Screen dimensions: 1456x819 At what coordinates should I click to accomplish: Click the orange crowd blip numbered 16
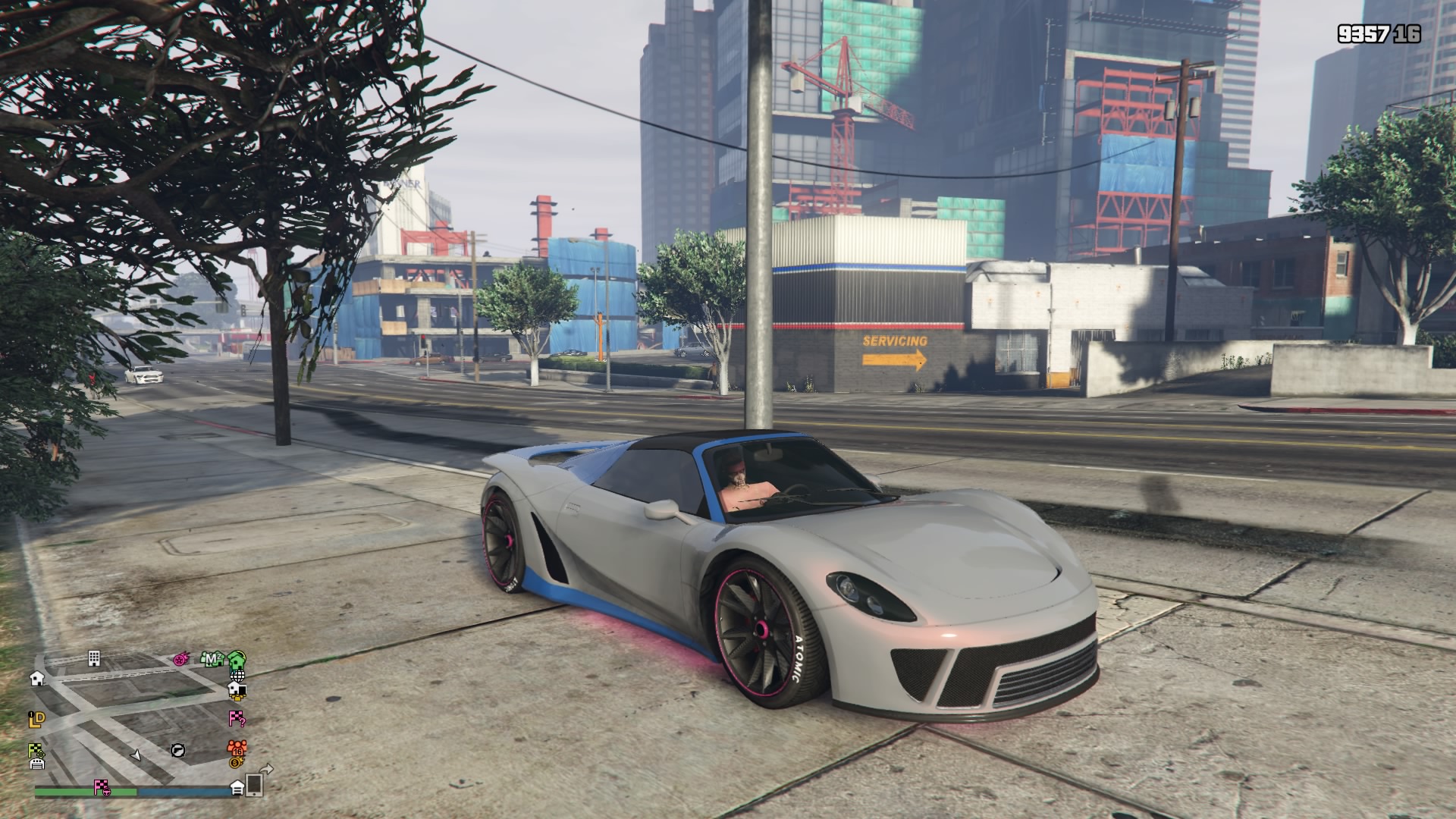[x=237, y=746]
